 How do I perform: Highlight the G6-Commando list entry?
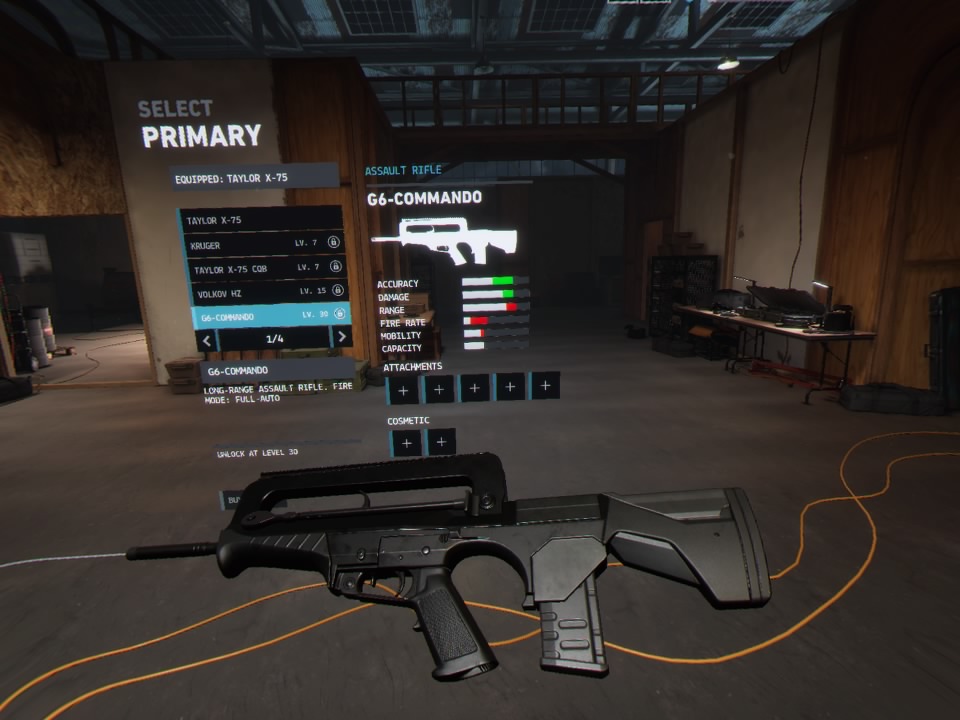coord(268,316)
